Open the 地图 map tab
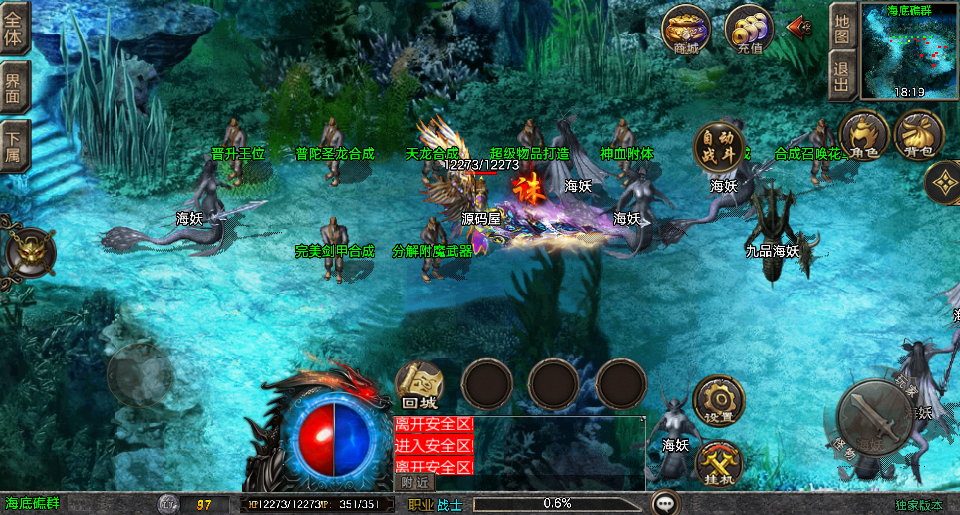 click(842, 28)
